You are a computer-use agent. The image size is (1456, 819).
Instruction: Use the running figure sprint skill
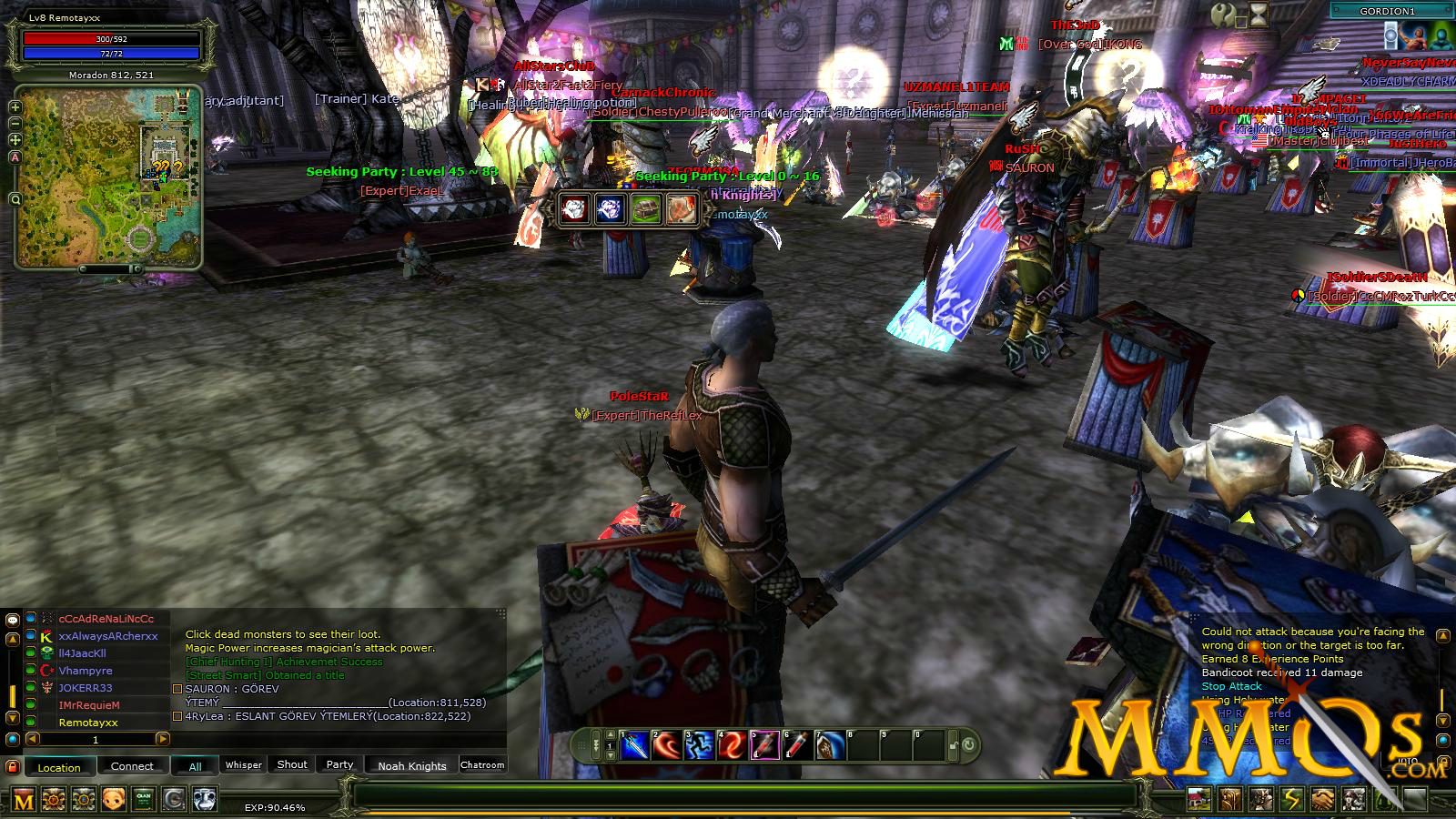(x=699, y=746)
